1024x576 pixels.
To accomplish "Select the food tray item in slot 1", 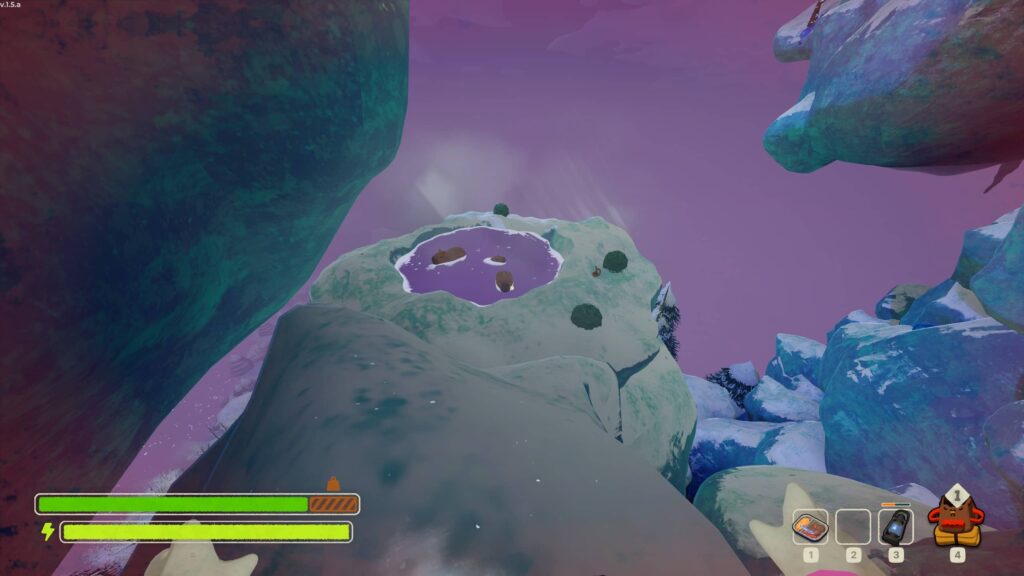I will [x=810, y=526].
